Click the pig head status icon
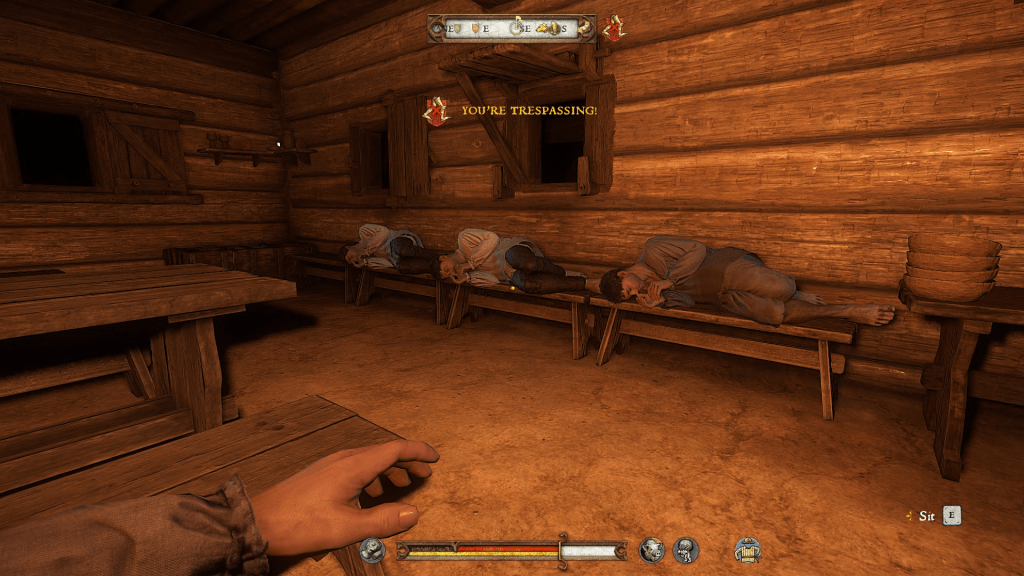The width and height of the screenshot is (1024, 576). (652, 549)
